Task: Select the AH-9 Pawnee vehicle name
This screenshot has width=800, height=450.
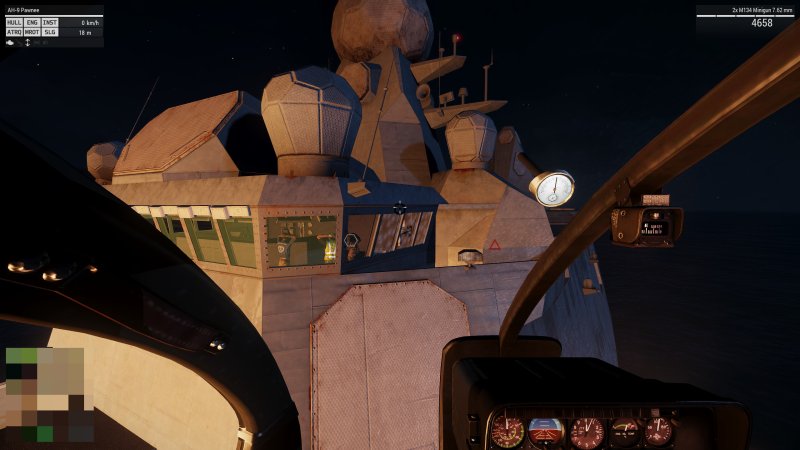Action: coord(23,10)
